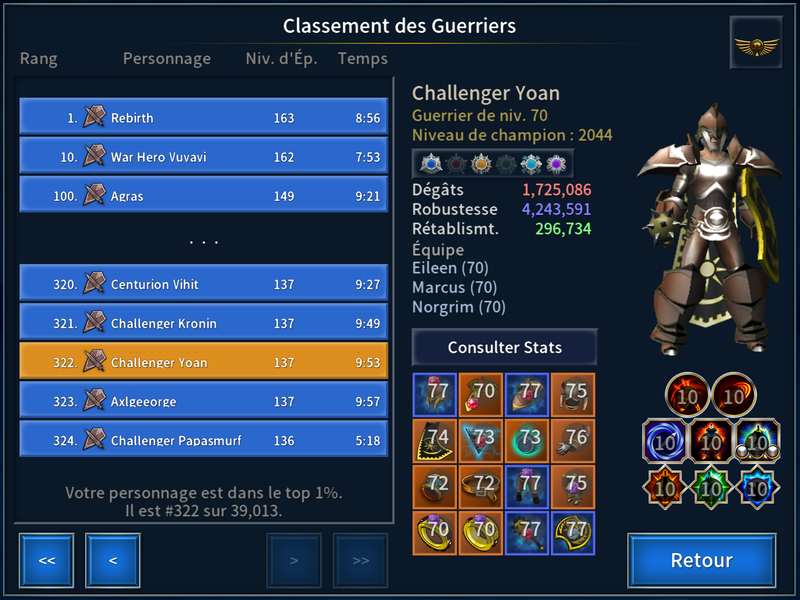Select Rebirth in the ranking list
This screenshot has height=600, width=800.
(203, 117)
